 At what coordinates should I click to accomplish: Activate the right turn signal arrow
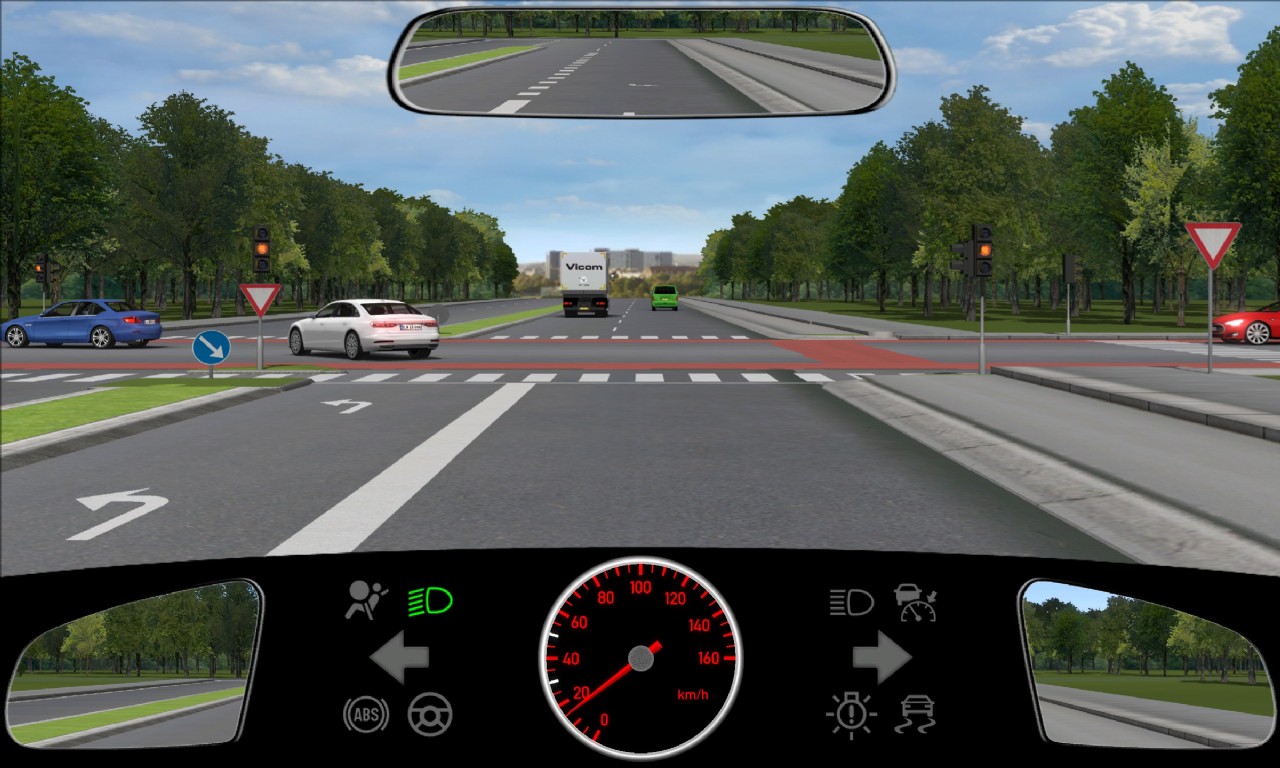click(x=881, y=657)
